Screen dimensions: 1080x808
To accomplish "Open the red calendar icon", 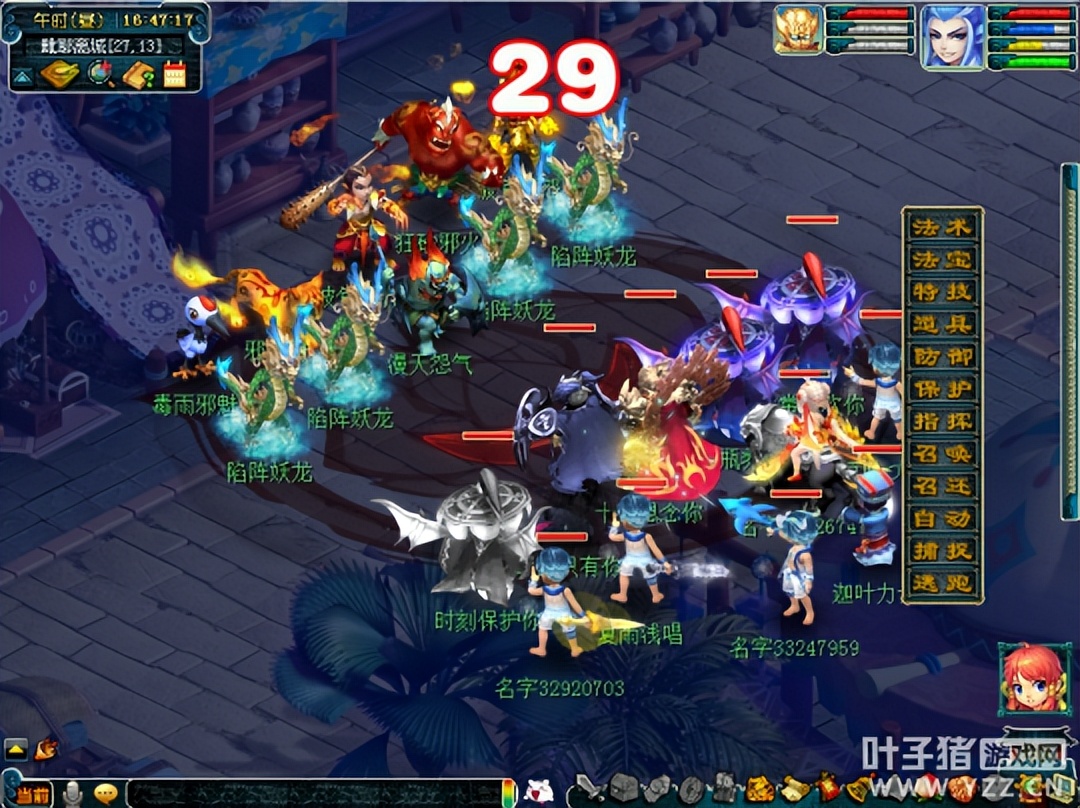I will pos(175,74).
